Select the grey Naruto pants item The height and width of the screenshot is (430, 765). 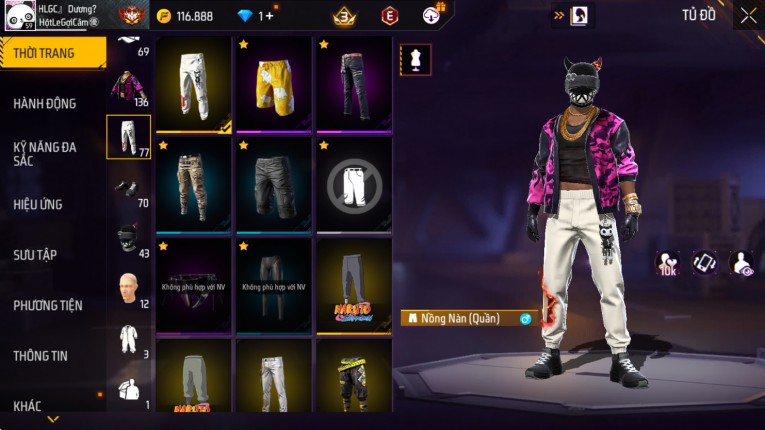(x=353, y=284)
